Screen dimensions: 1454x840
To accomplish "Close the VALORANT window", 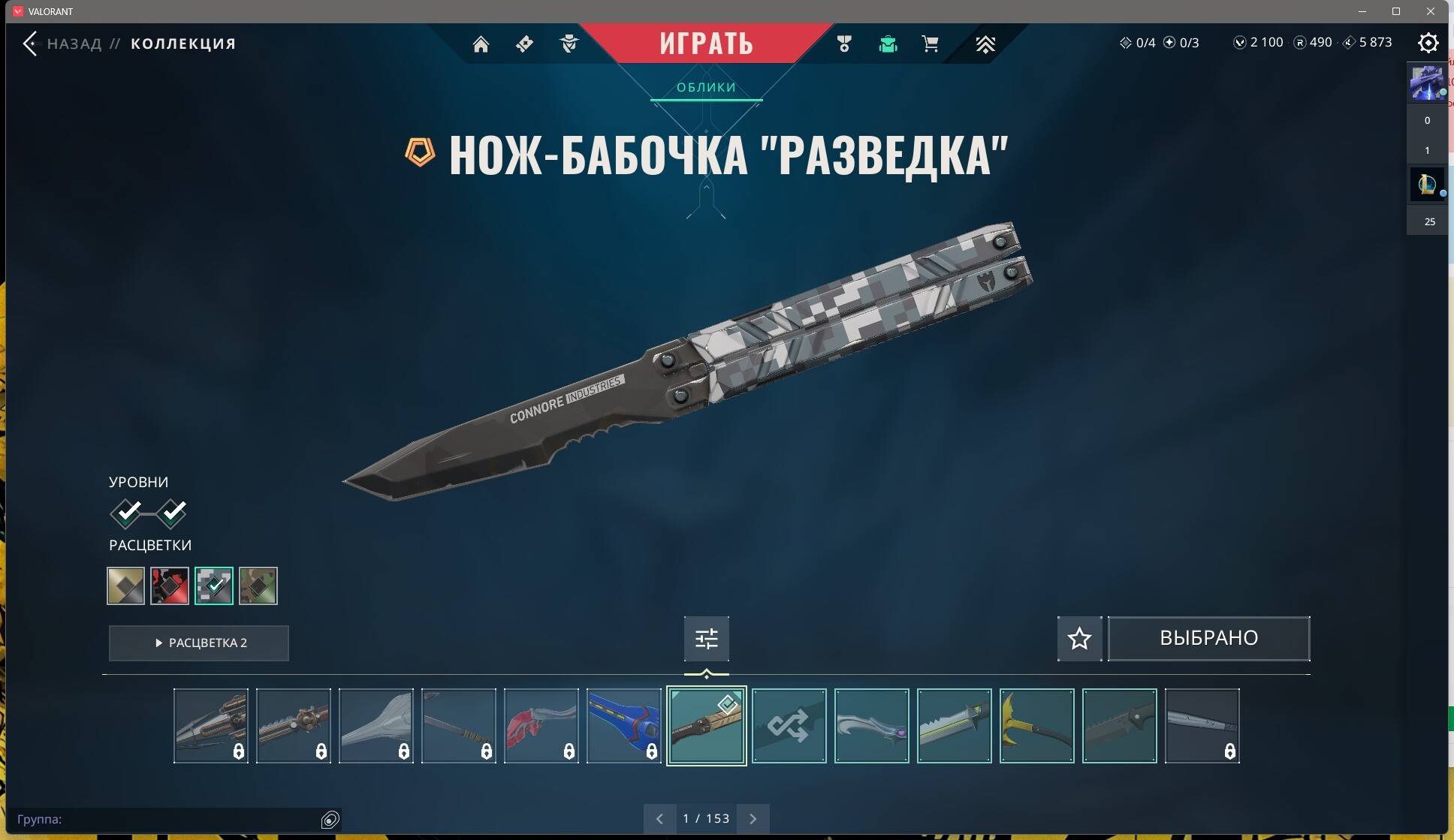I will click(x=1430, y=11).
